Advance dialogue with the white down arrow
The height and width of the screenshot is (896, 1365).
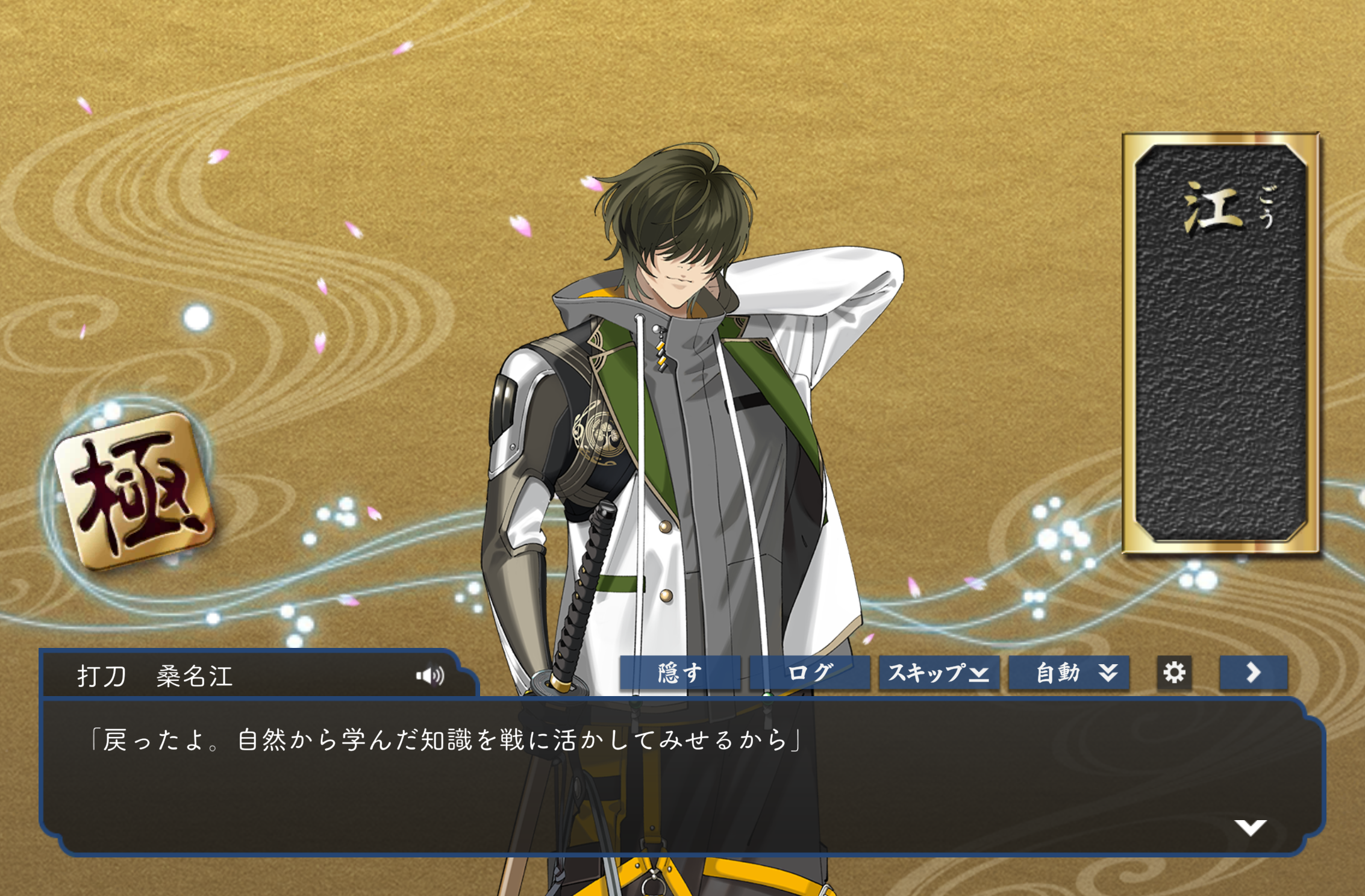1250,827
